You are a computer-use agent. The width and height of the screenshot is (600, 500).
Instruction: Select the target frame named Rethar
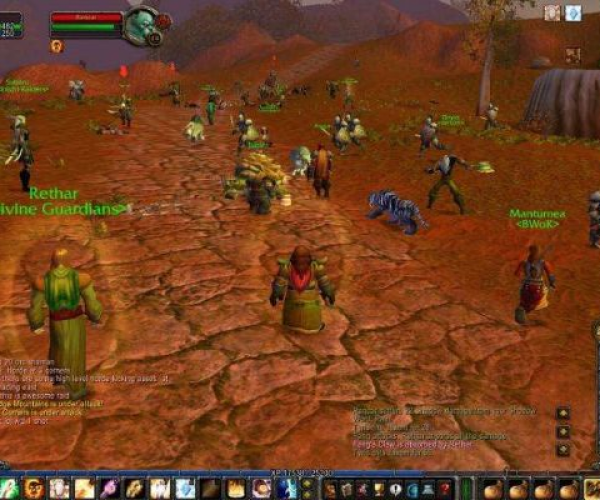click(x=86, y=17)
